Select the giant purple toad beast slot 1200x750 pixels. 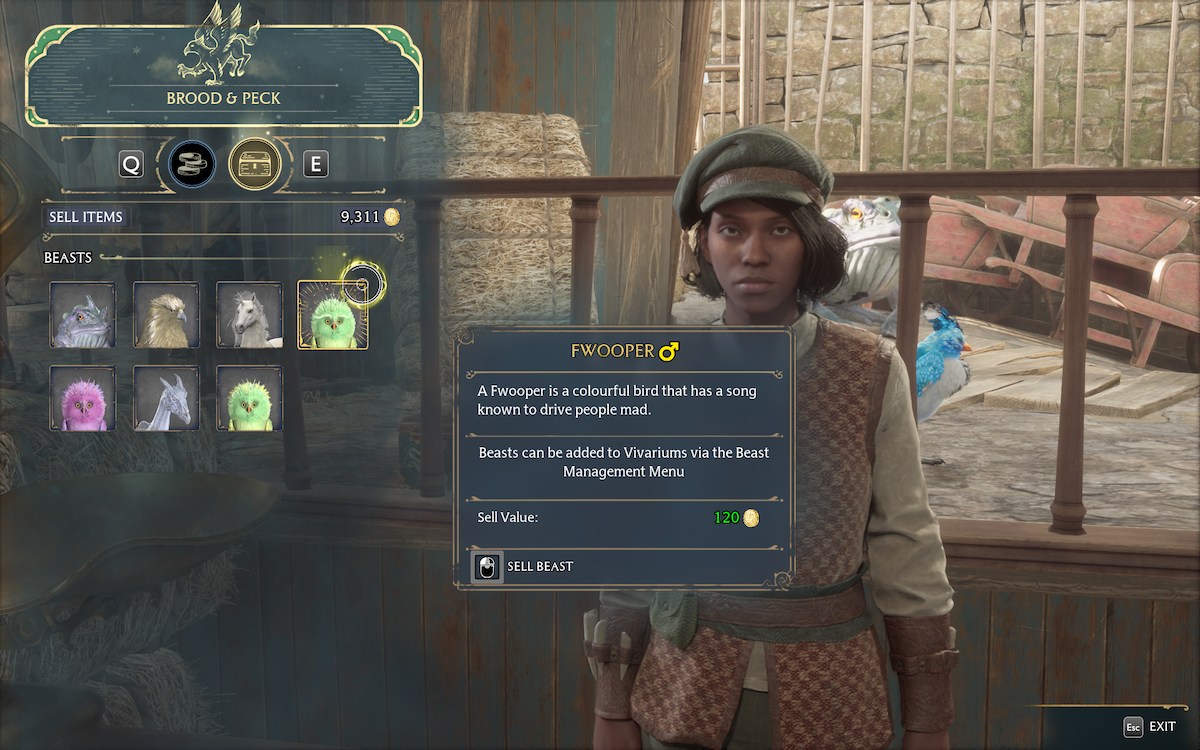coord(83,315)
